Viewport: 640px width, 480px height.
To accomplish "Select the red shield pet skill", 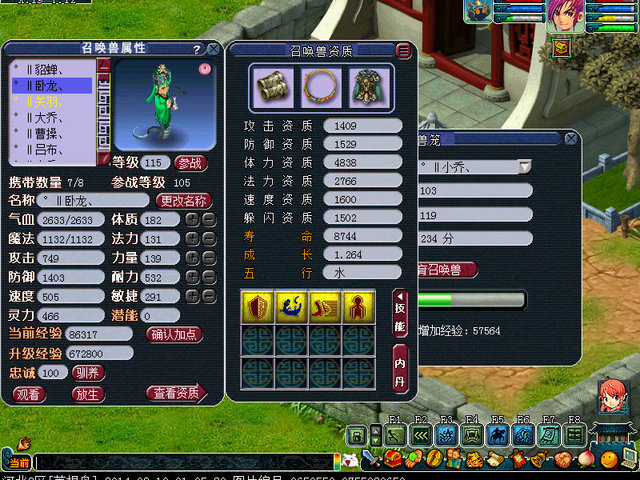I will [x=257, y=307].
